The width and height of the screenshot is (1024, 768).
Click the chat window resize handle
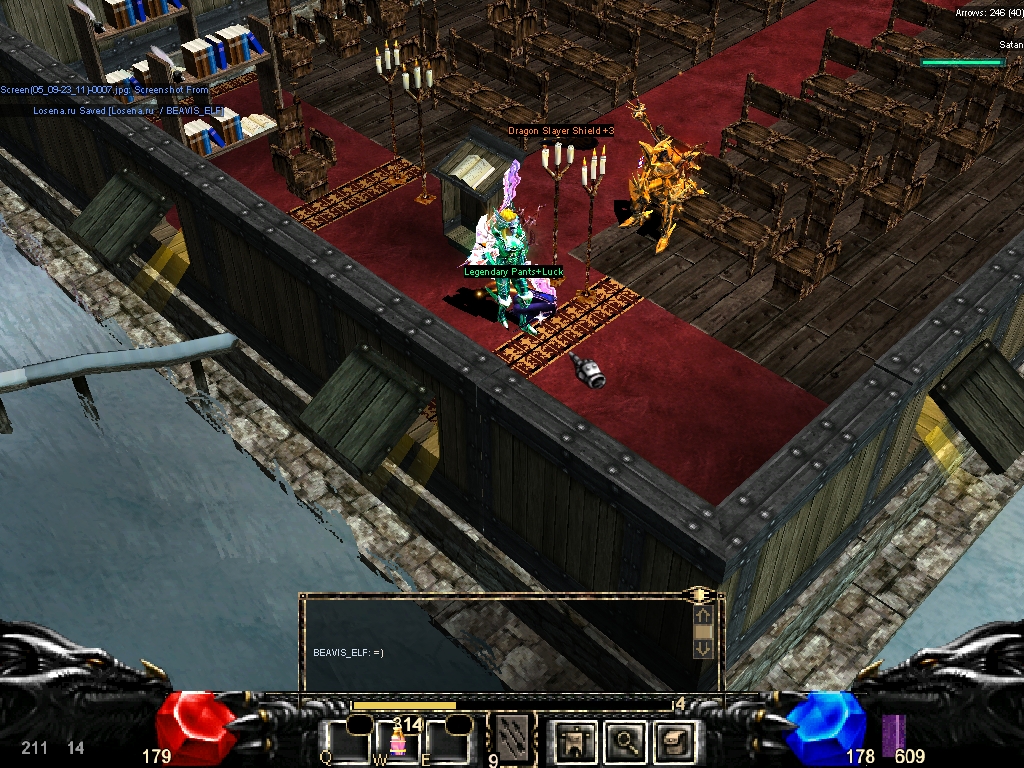click(697, 595)
